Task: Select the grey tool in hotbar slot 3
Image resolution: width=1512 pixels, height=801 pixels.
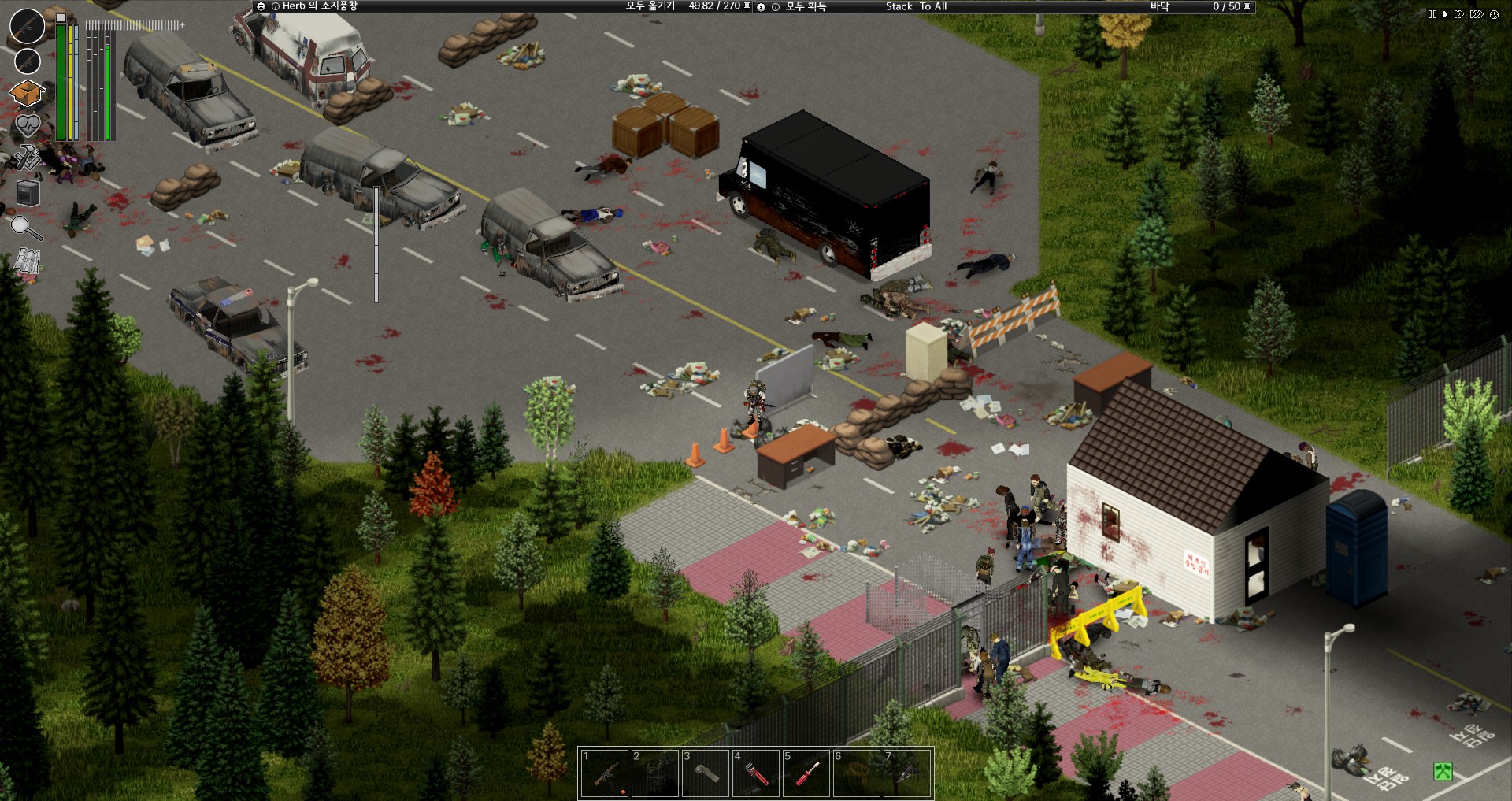Action: pyautogui.click(x=705, y=773)
